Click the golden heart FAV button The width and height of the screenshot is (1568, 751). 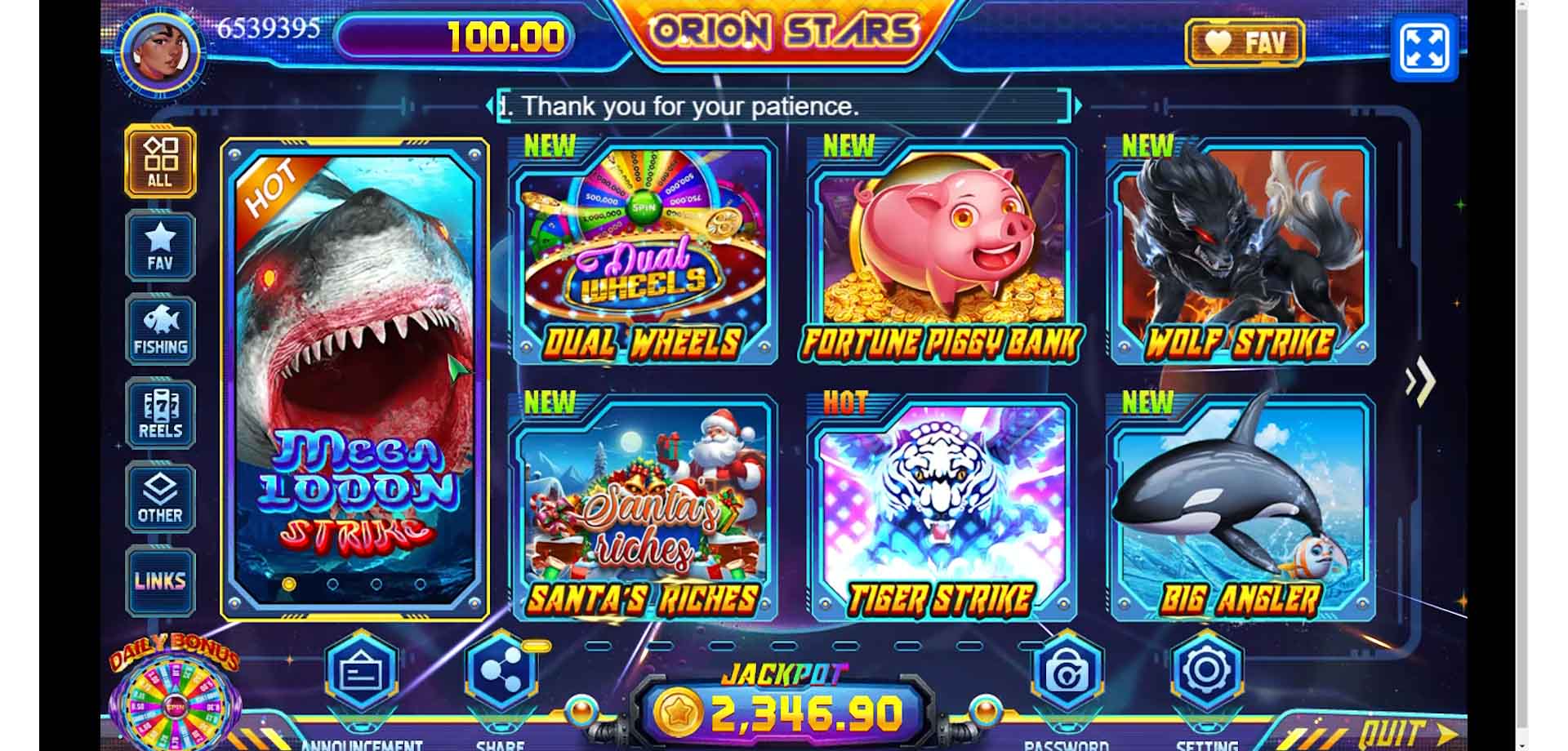[1245, 42]
